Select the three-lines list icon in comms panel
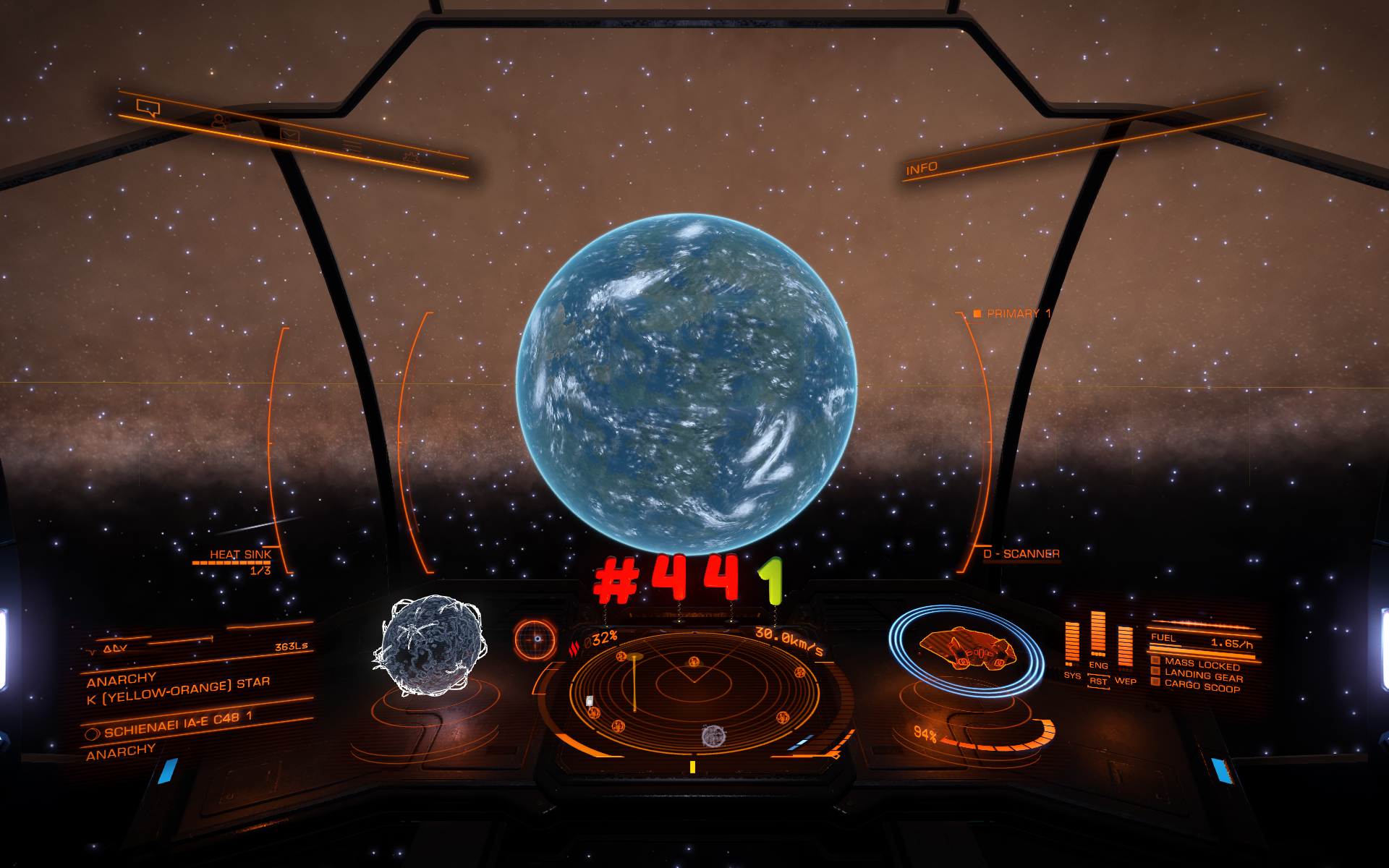This screenshot has width=1389, height=868. click(352, 146)
